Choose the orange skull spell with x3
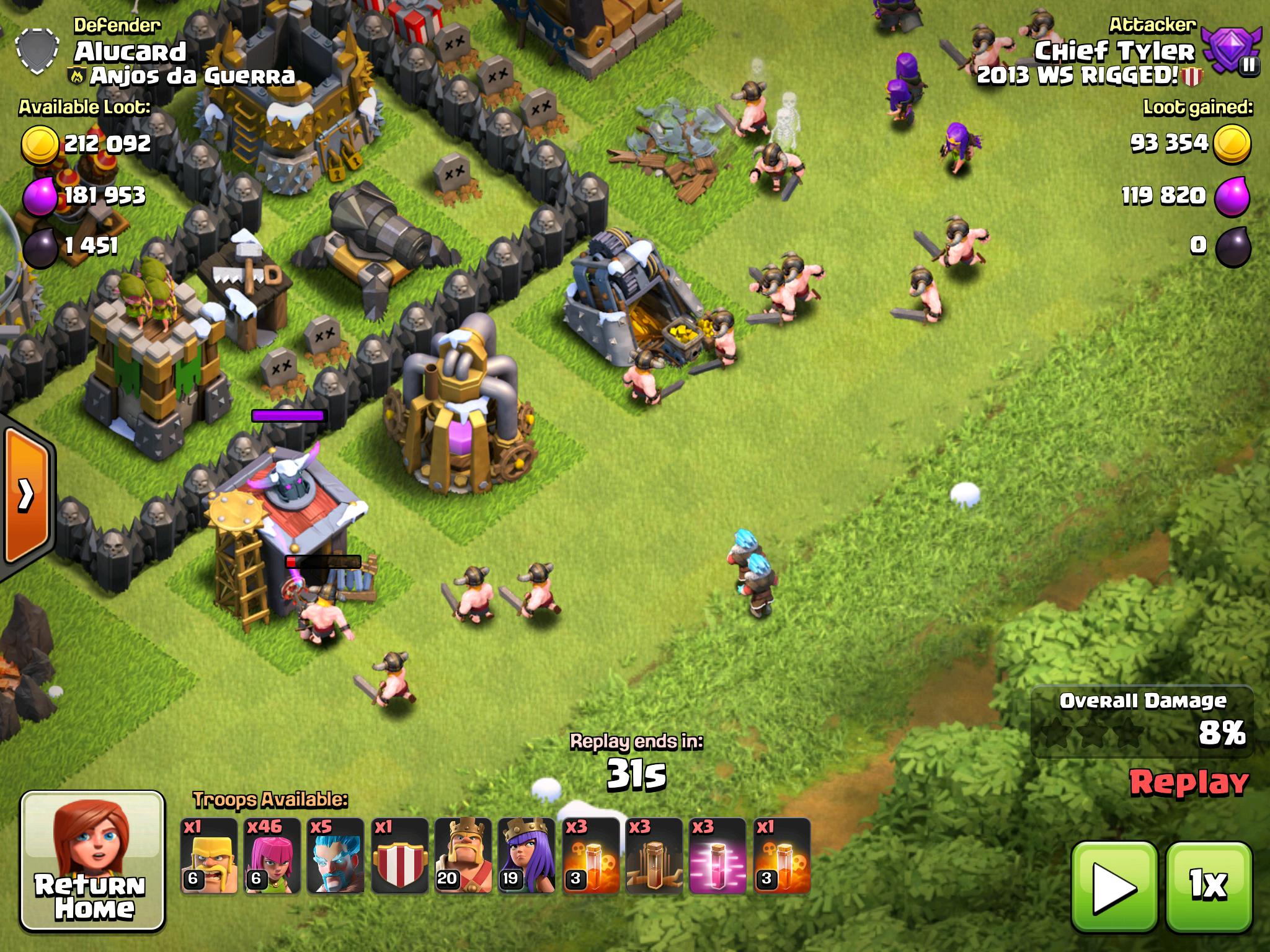The image size is (1270, 952). (590, 856)
